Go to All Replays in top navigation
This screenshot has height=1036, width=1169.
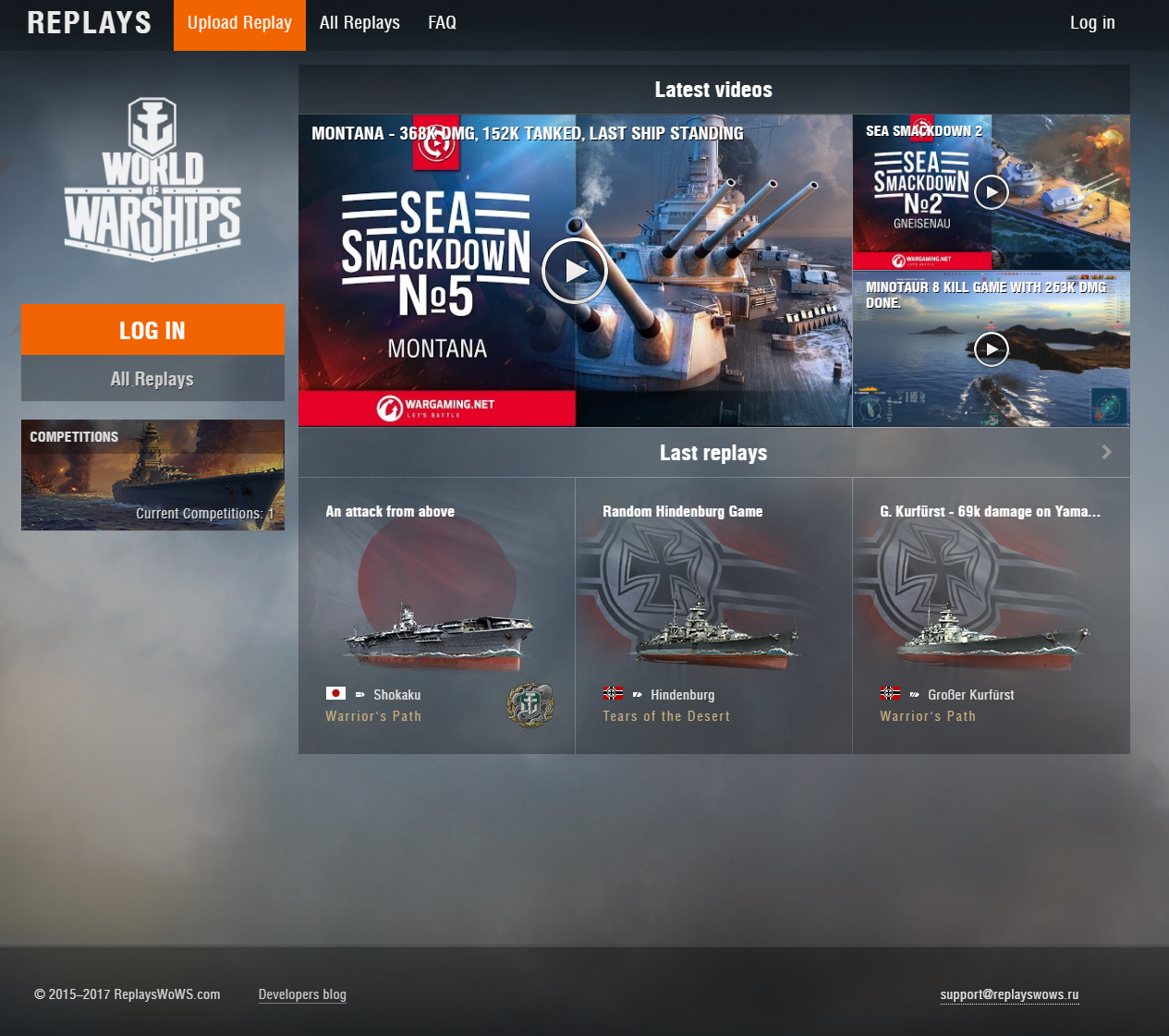[359, 24]
